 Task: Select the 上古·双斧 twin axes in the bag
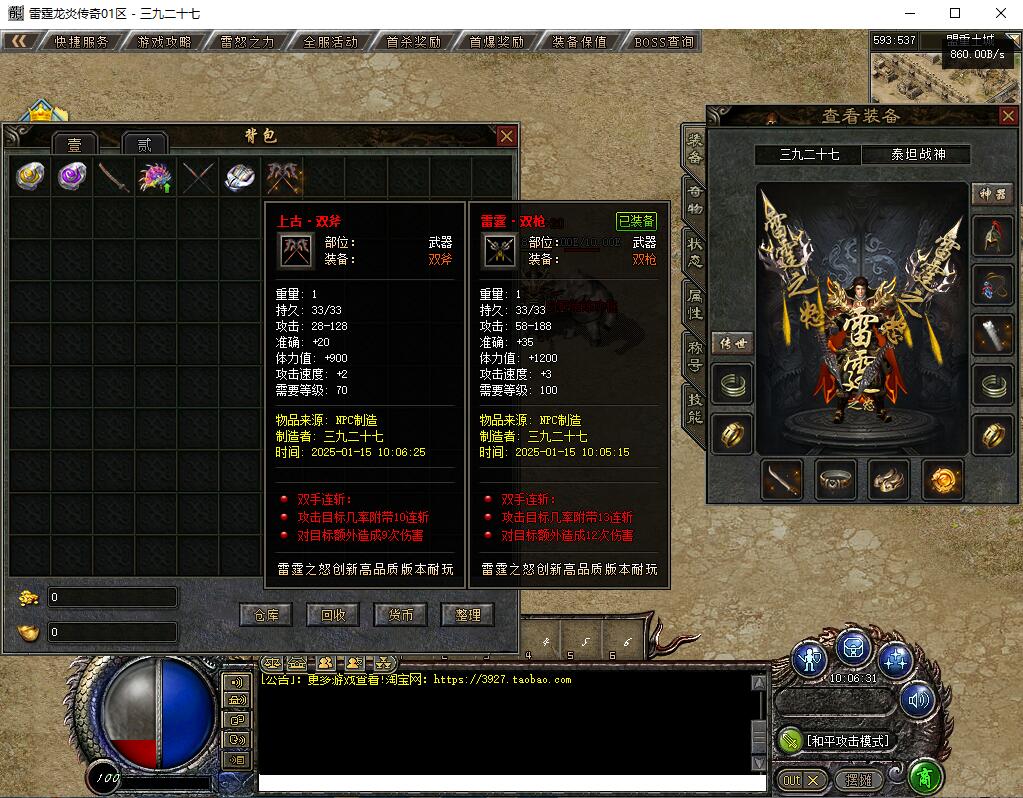(283, 177)
